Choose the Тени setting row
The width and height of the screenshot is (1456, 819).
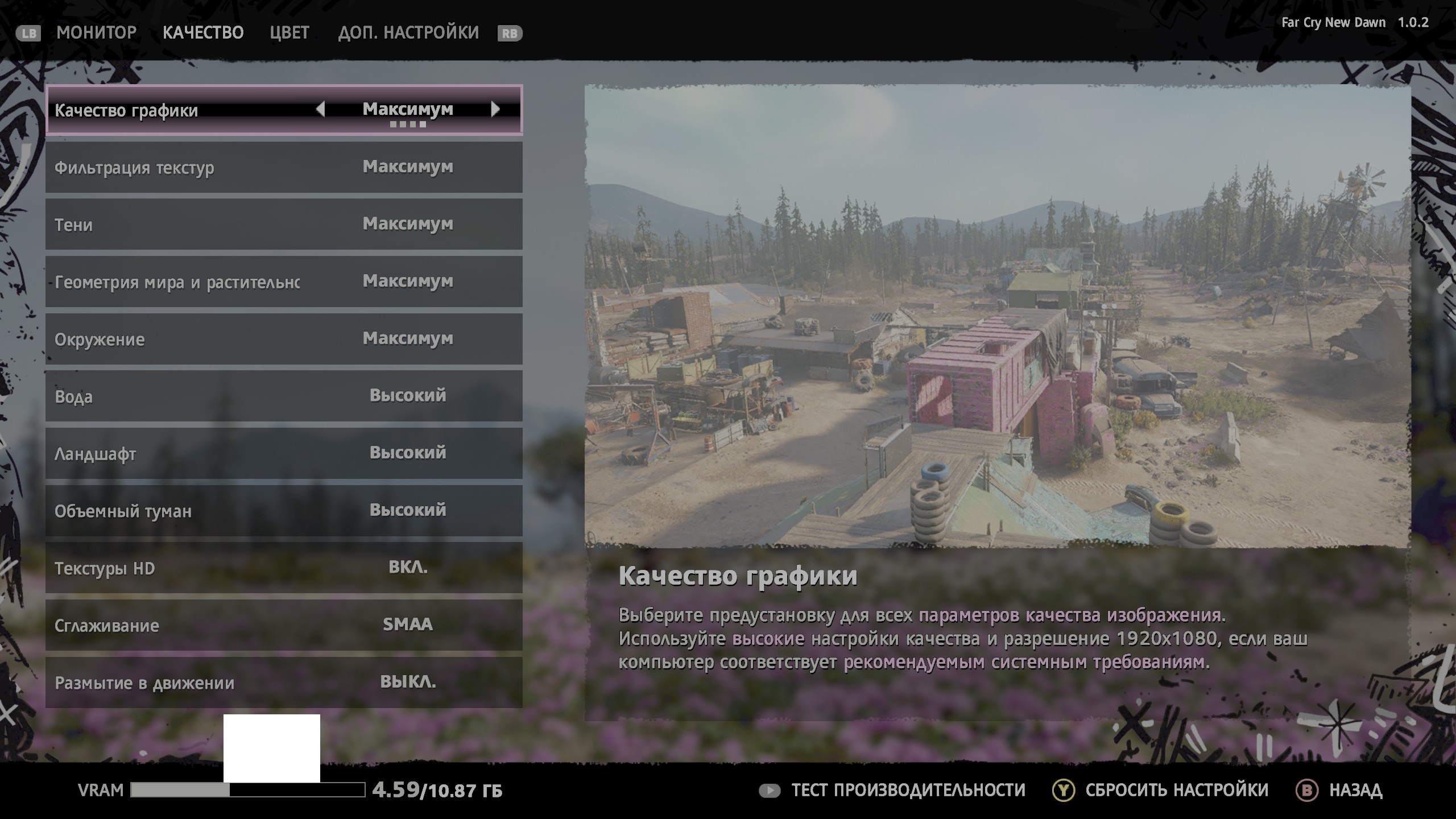pos(283,224)
